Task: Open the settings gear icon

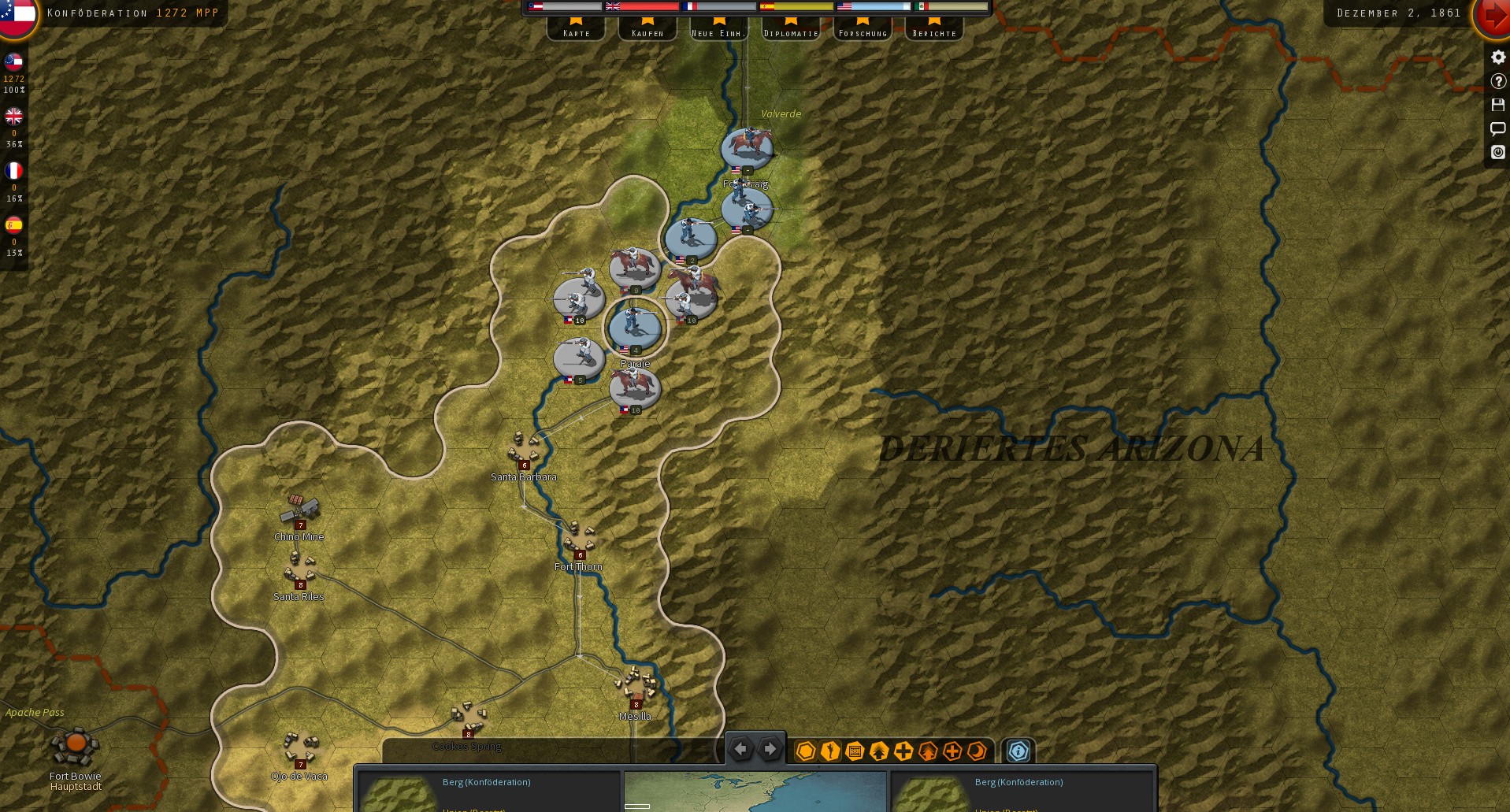Action: click(x=1497, y=57)
